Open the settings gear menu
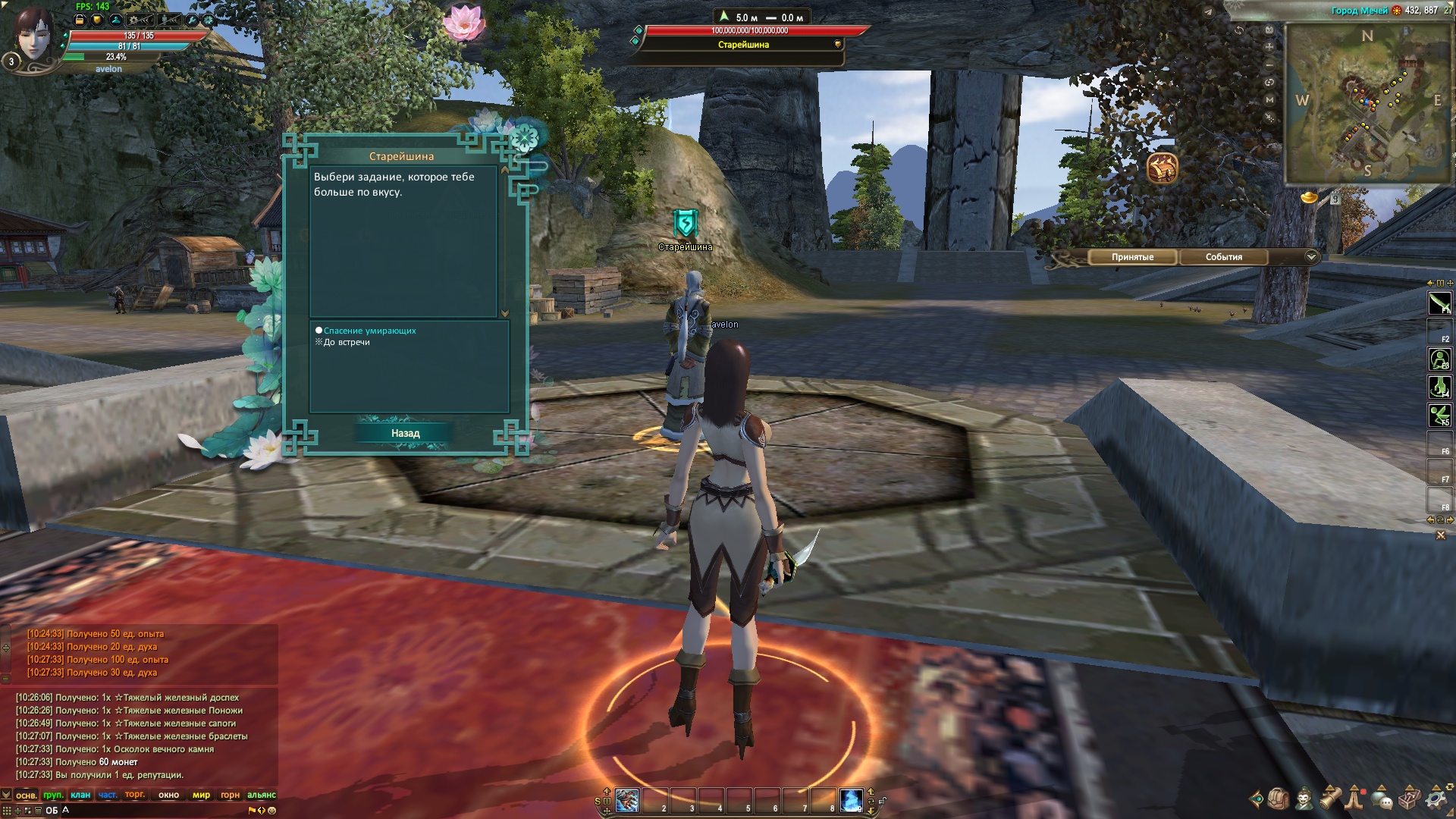Viewport: 1456px width, 819px height. pyautogui.click(x=1436, y=799)
